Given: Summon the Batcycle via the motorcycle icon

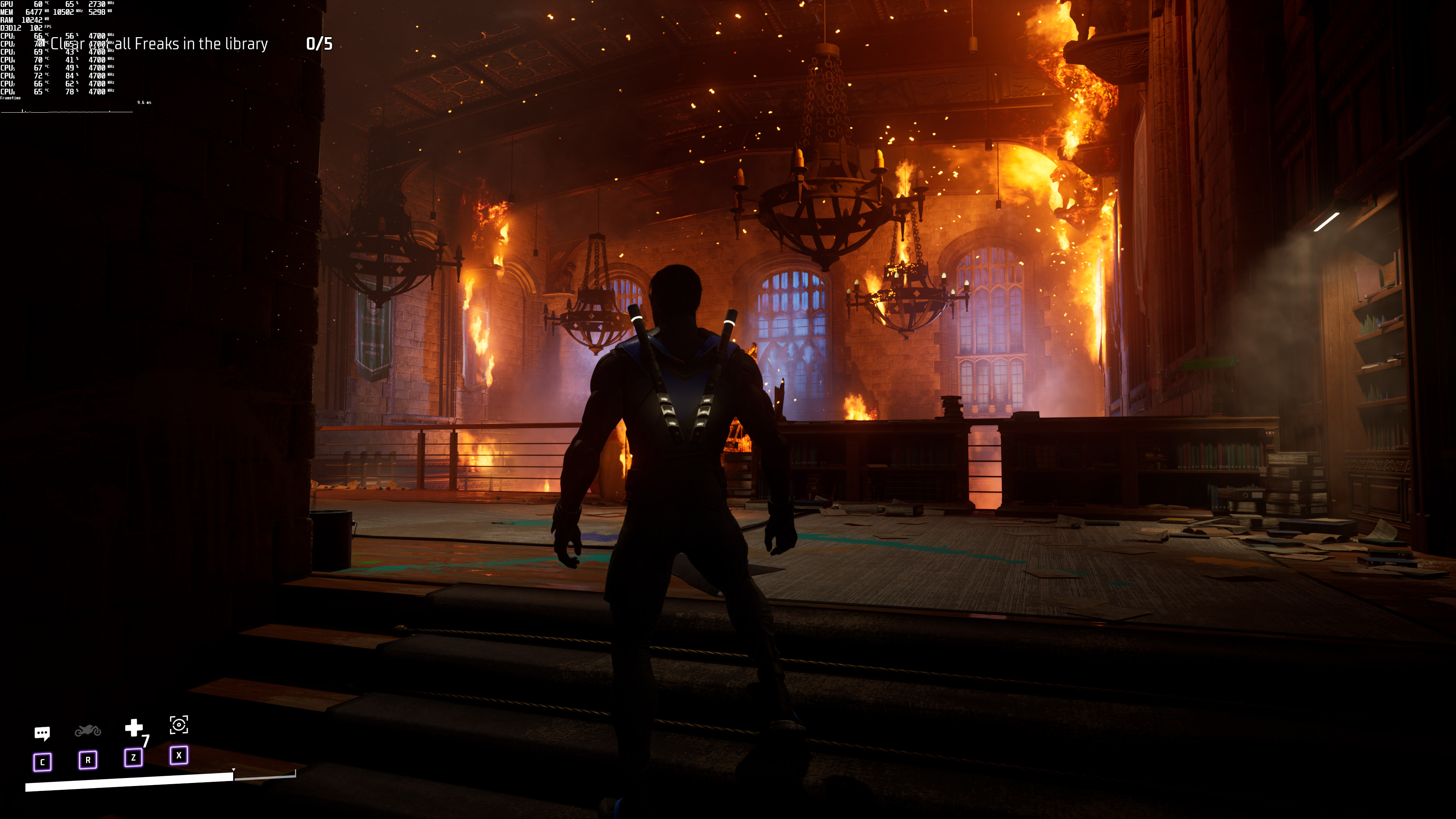Looking at the screenshot, I should click(88, 730).
